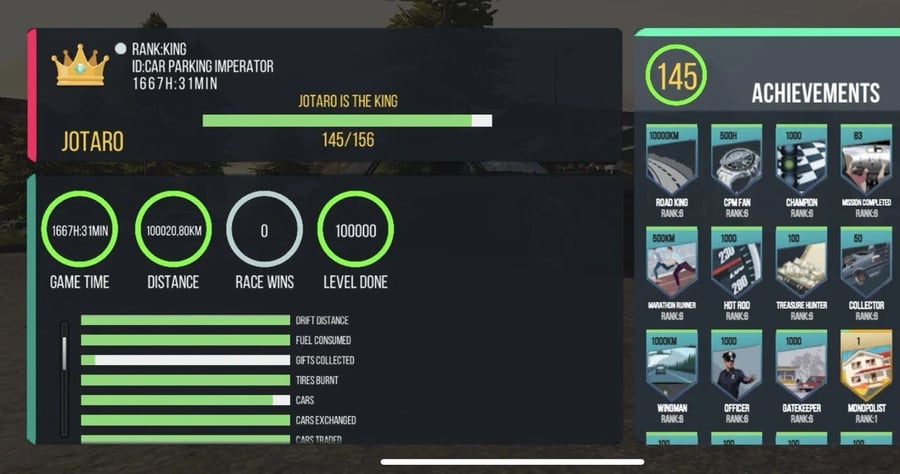Select the Level Done stat circle
Screen dimensions: 900x474
pyautogui.click(x=355, y=231)
